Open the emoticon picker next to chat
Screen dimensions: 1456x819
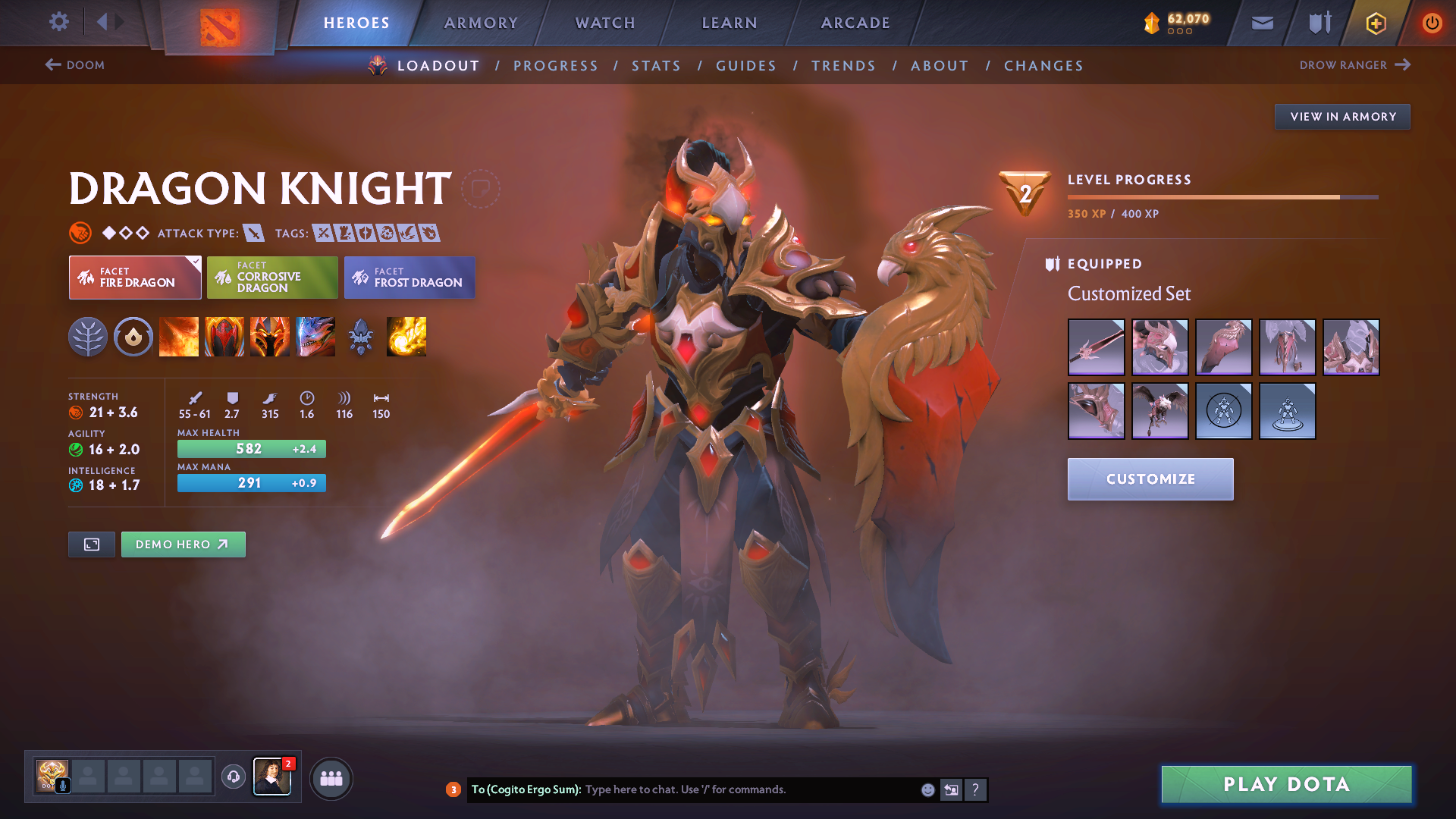click(927, 789)
